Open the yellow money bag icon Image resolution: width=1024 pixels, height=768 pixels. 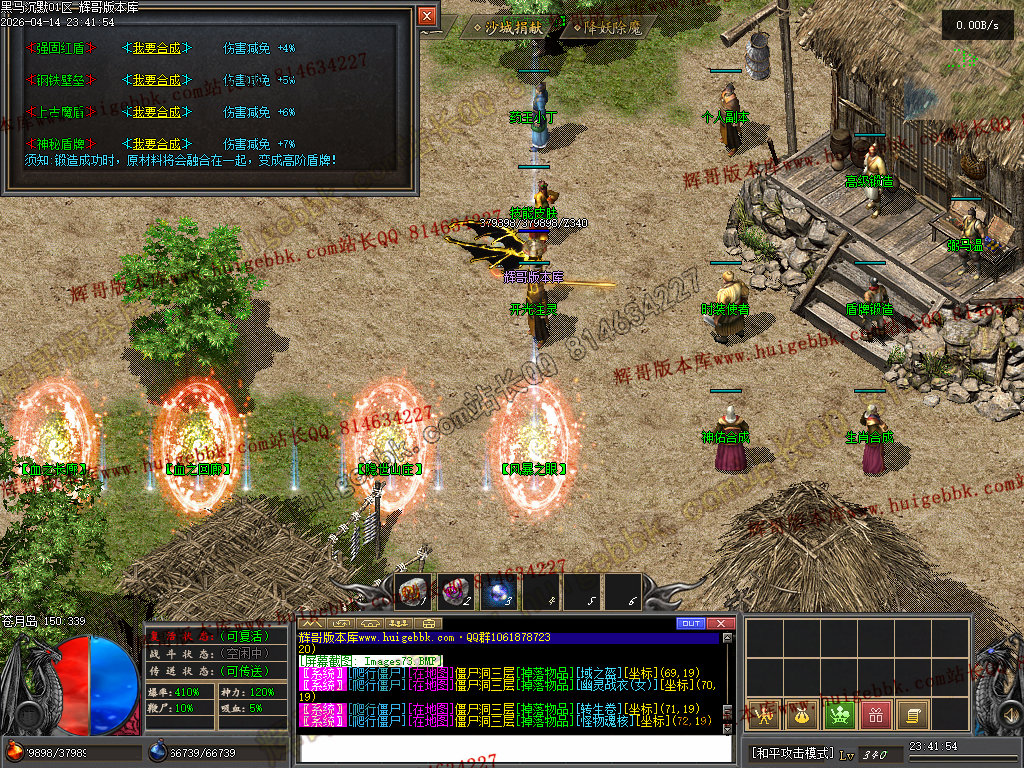point(802,715)
